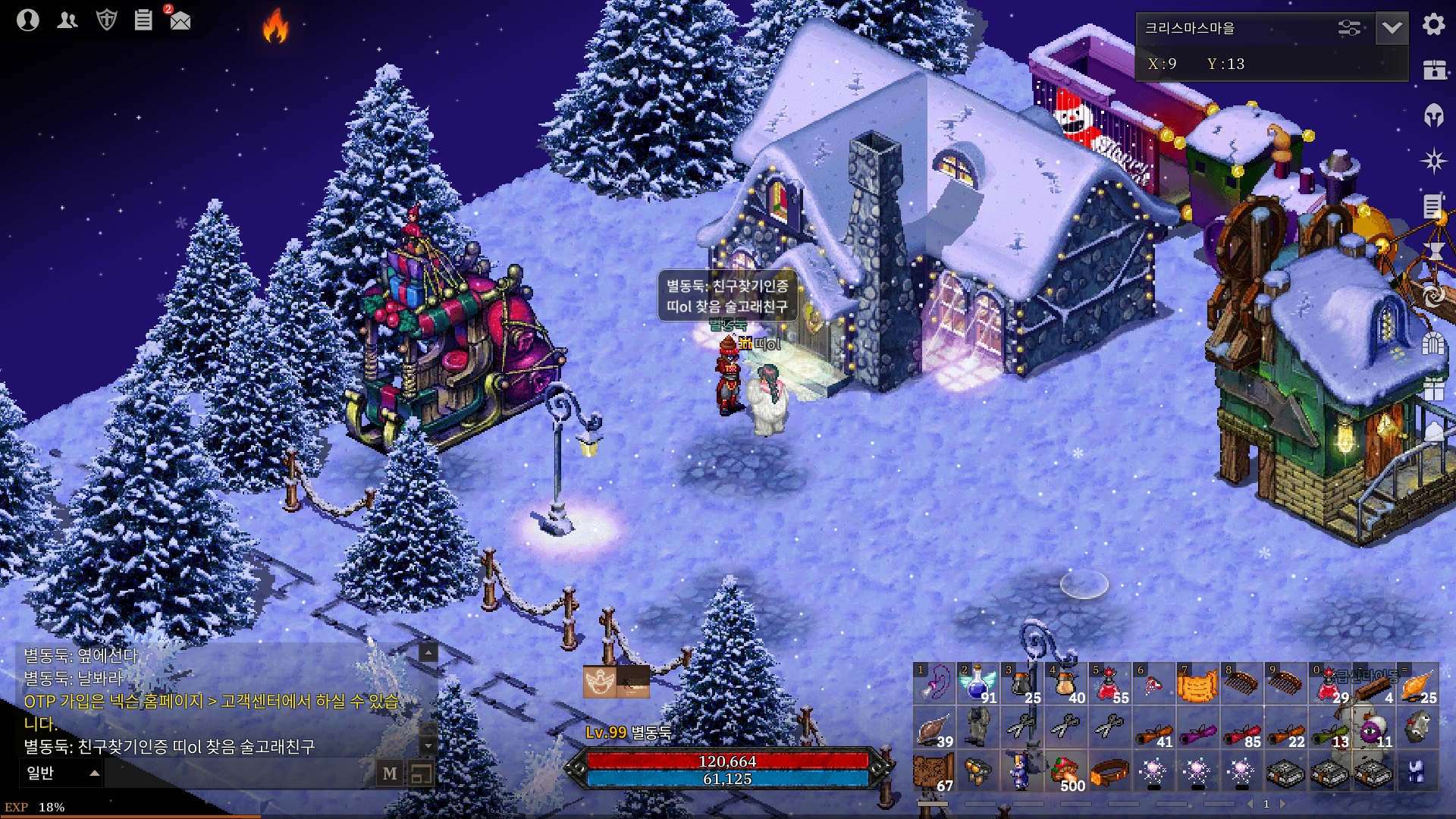Click the M button beside chat
Image resolution: width=1456 pixels, height=819 pixels.
point(390,773)
